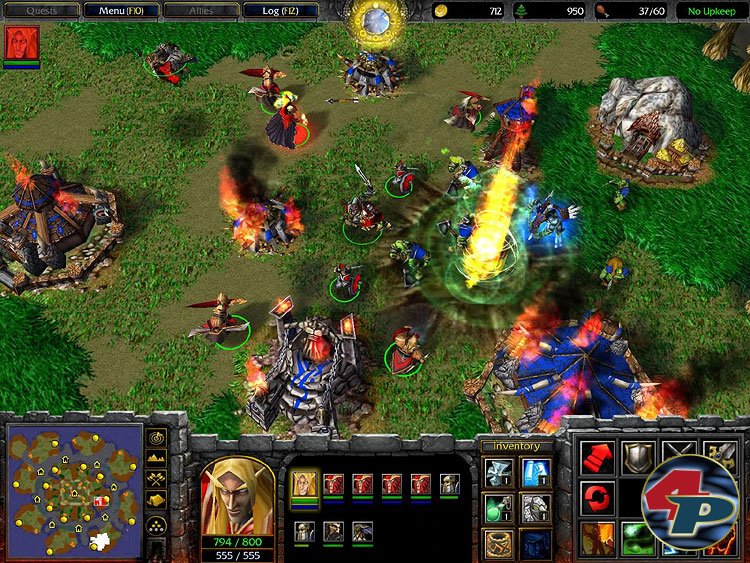Open the Allies button
This screenshot has height=563, width=750.
[201, 11]
